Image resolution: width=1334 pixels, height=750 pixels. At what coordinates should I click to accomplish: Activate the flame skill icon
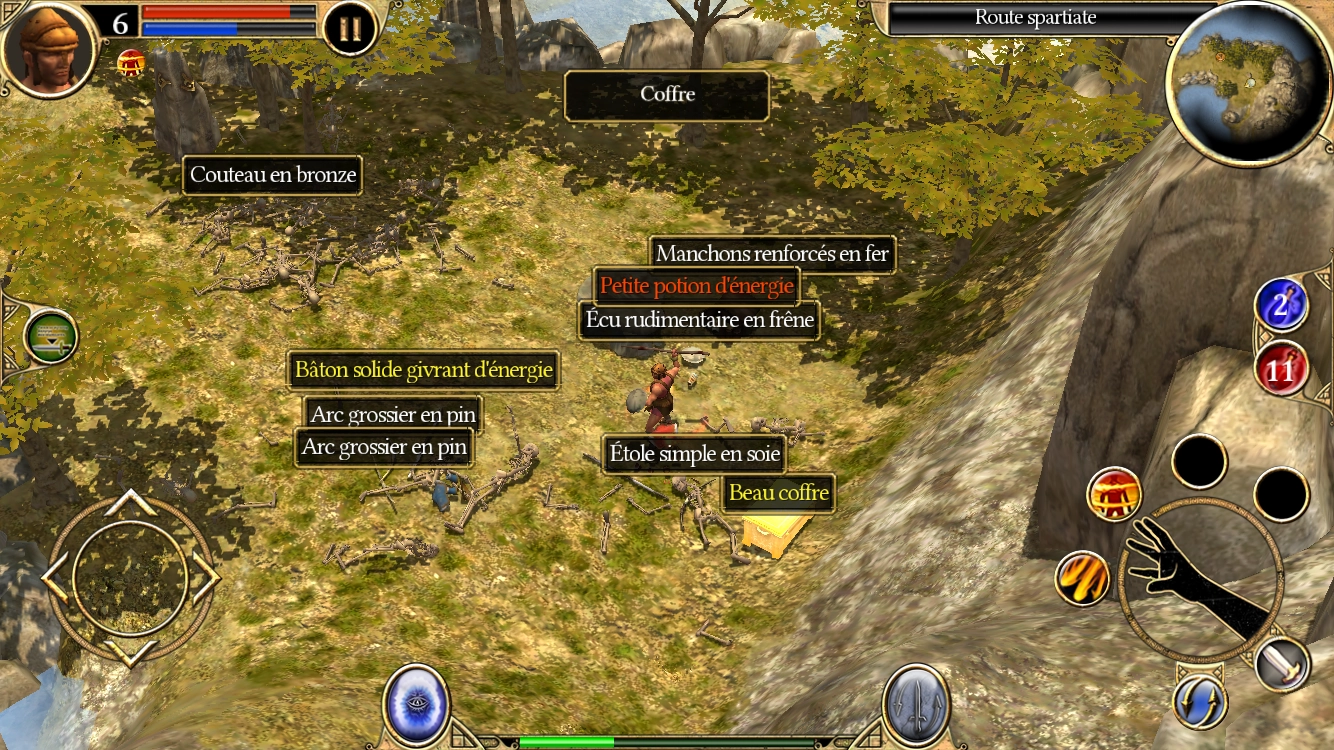tap(1082, 577)
